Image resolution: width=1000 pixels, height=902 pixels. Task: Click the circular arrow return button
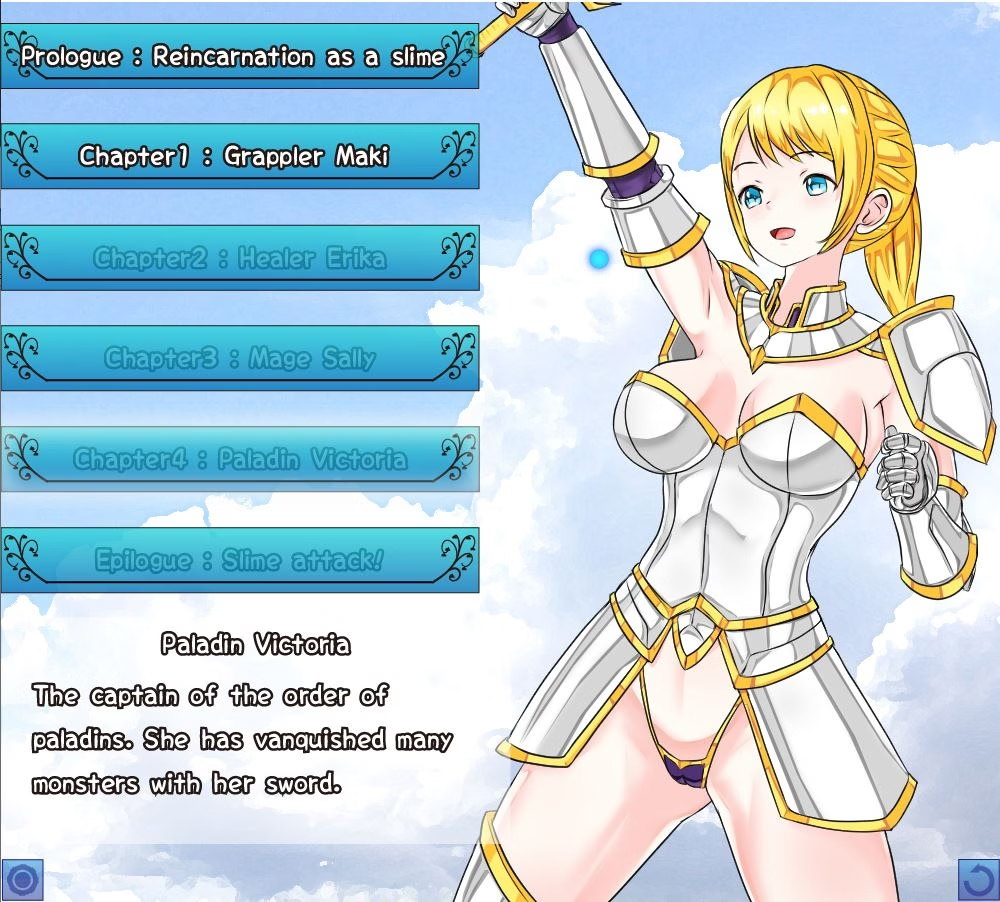[978, 880]
